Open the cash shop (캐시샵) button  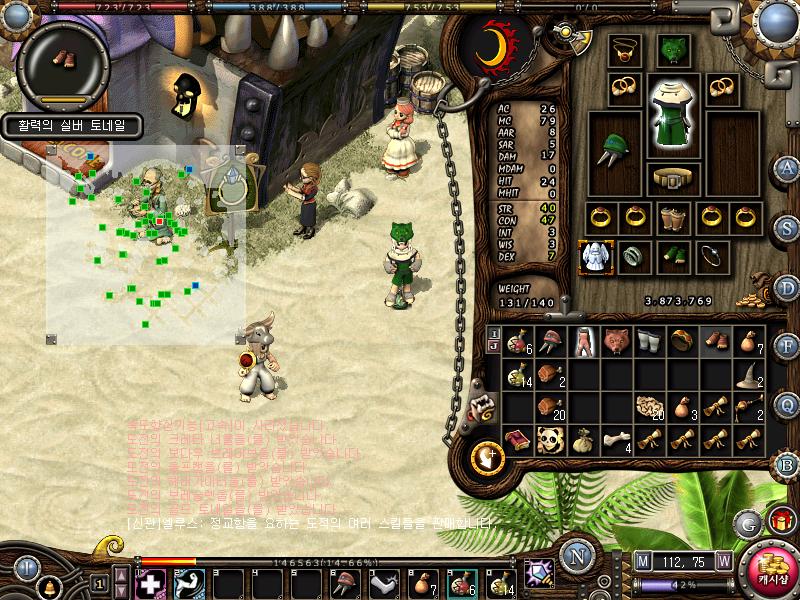765,570
